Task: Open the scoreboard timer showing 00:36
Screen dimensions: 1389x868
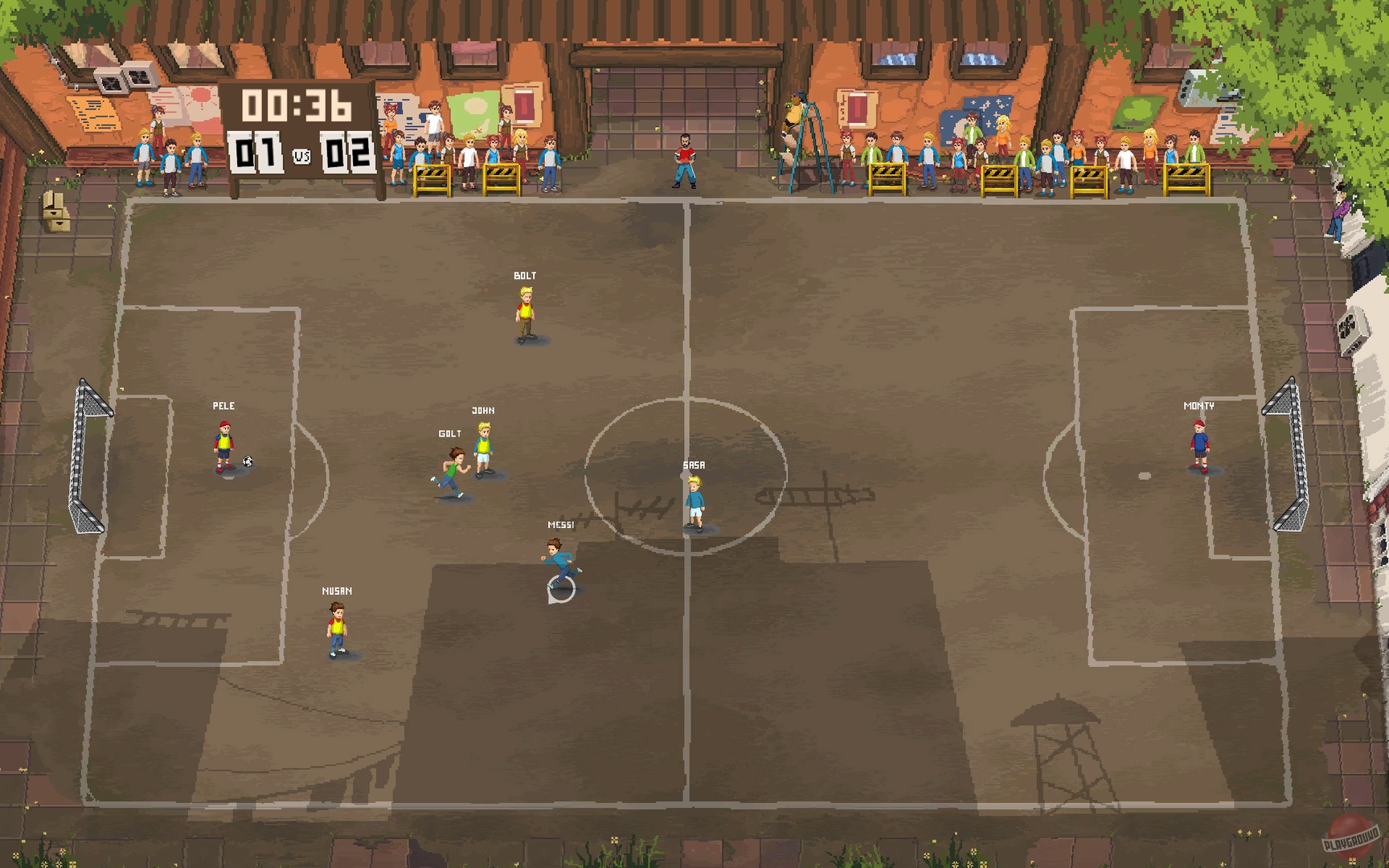Action: coord(295,104)
